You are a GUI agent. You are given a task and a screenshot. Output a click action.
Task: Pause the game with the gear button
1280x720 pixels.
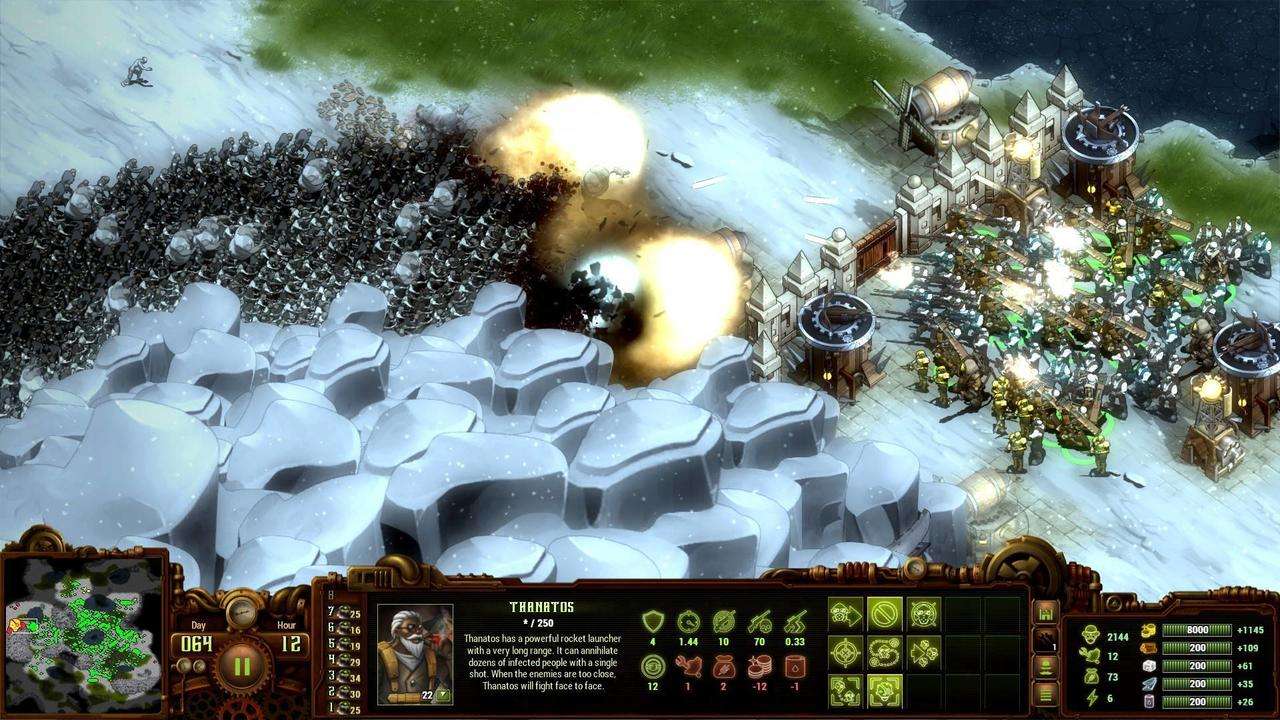pos(241,665)
